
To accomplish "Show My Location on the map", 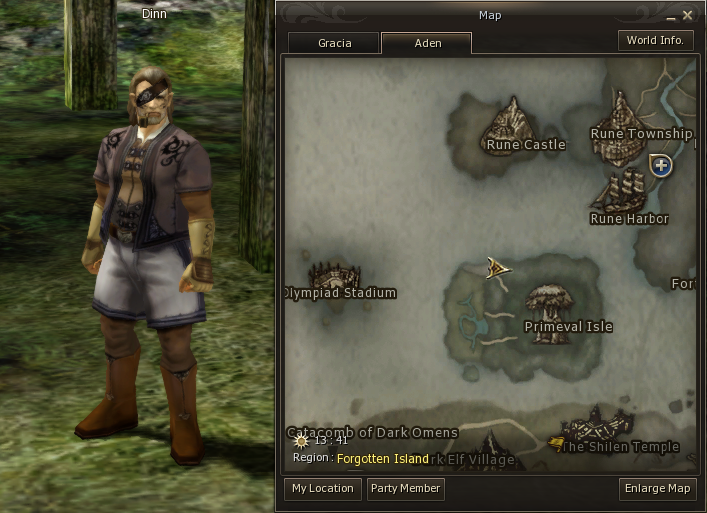I will tap(322, 489).
